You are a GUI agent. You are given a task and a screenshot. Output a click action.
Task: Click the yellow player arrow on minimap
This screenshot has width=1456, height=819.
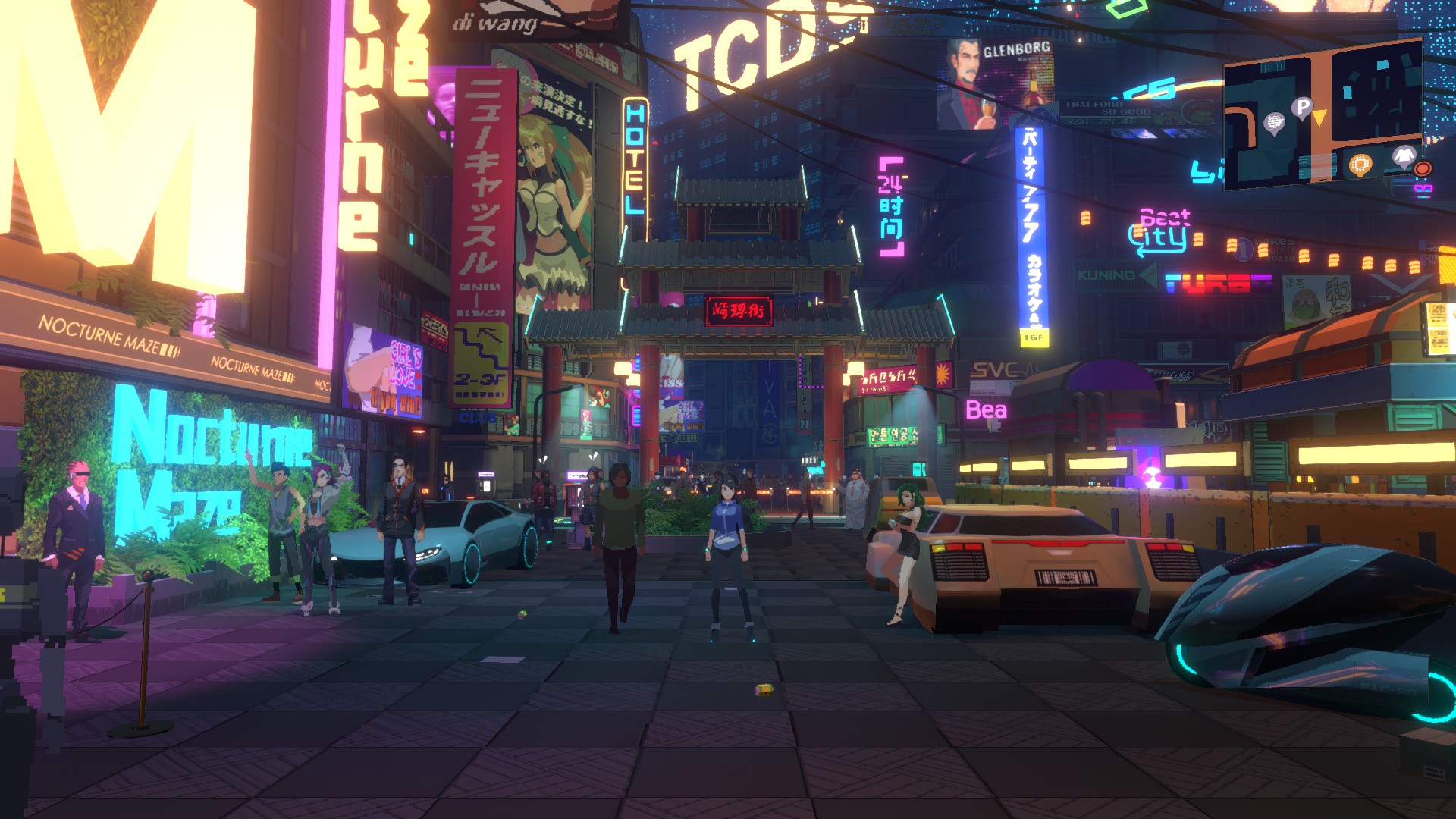coord(1319,118)
